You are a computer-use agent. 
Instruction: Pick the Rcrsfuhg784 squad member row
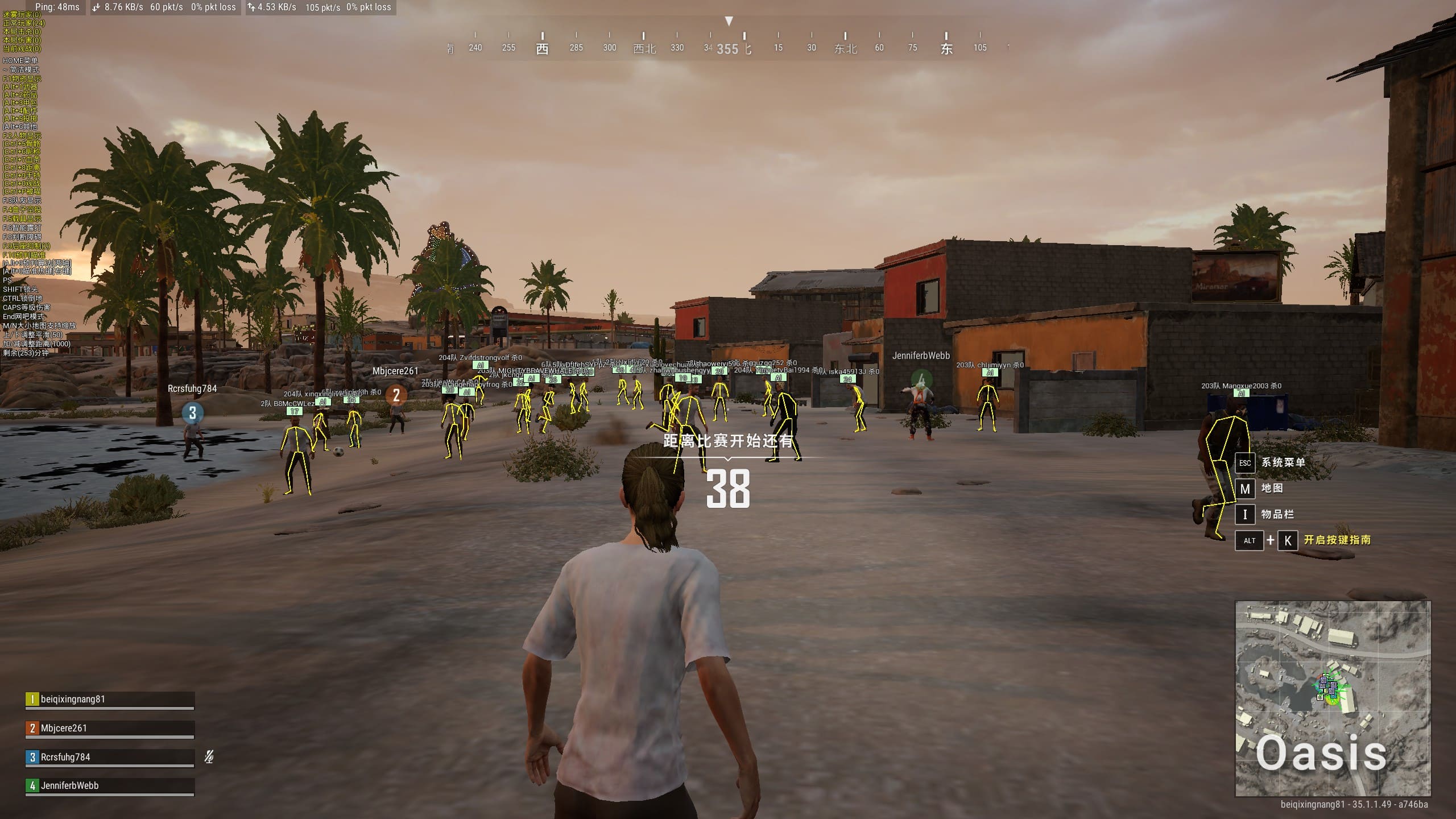click(109, 758)
